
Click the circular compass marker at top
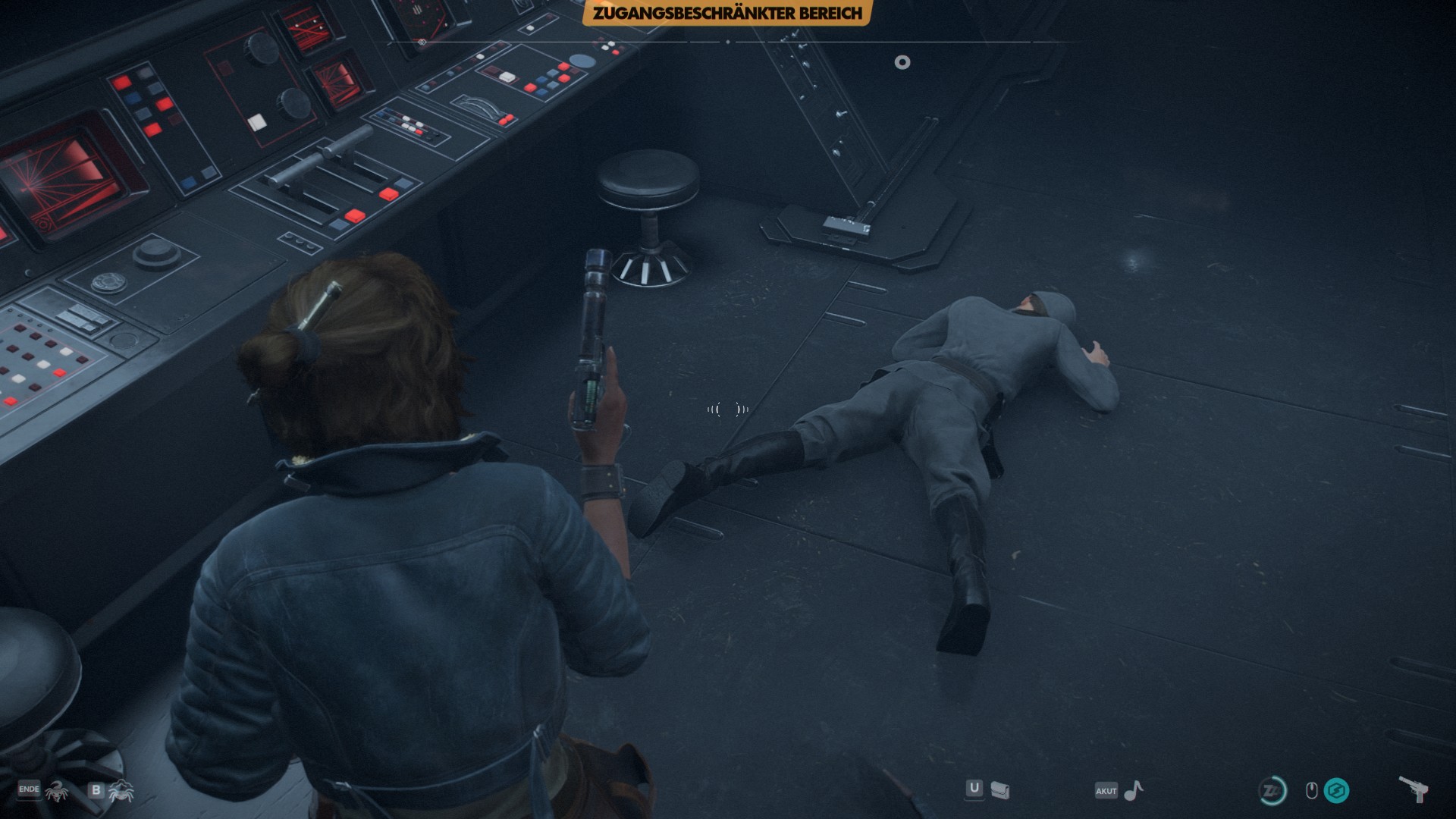[x=902, y=62]
